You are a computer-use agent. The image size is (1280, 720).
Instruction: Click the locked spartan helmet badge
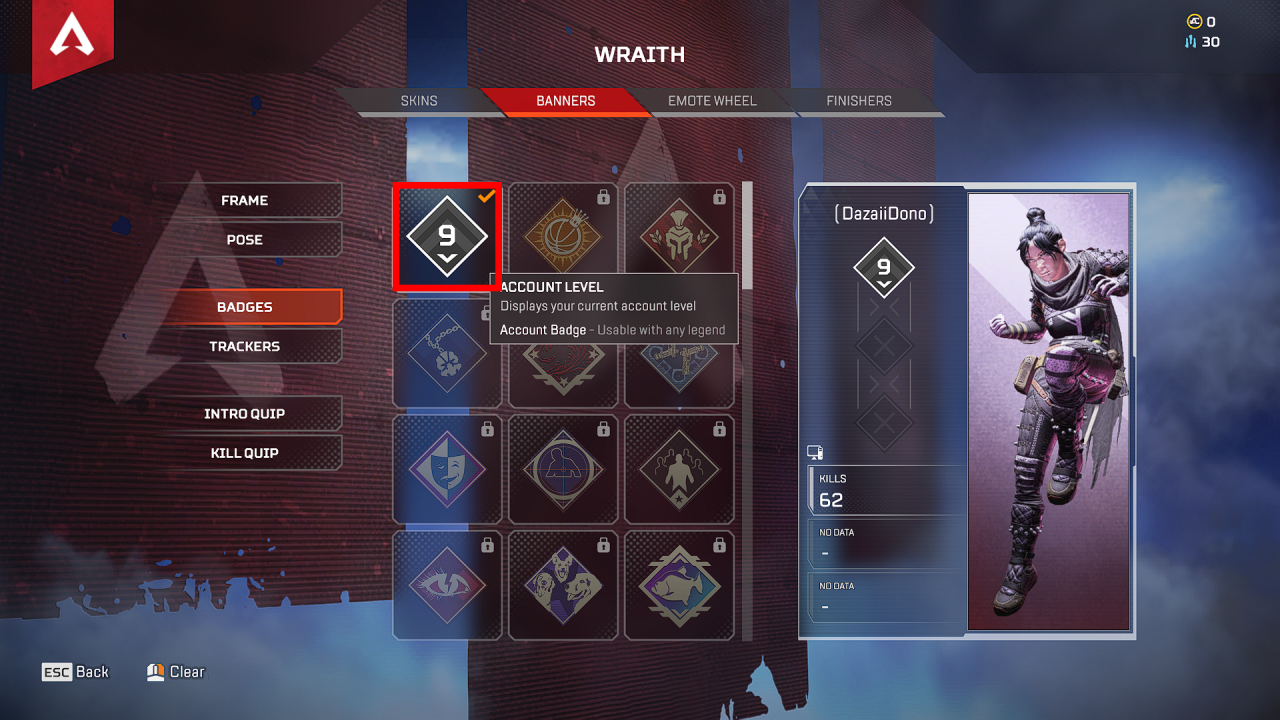(680, 235)
